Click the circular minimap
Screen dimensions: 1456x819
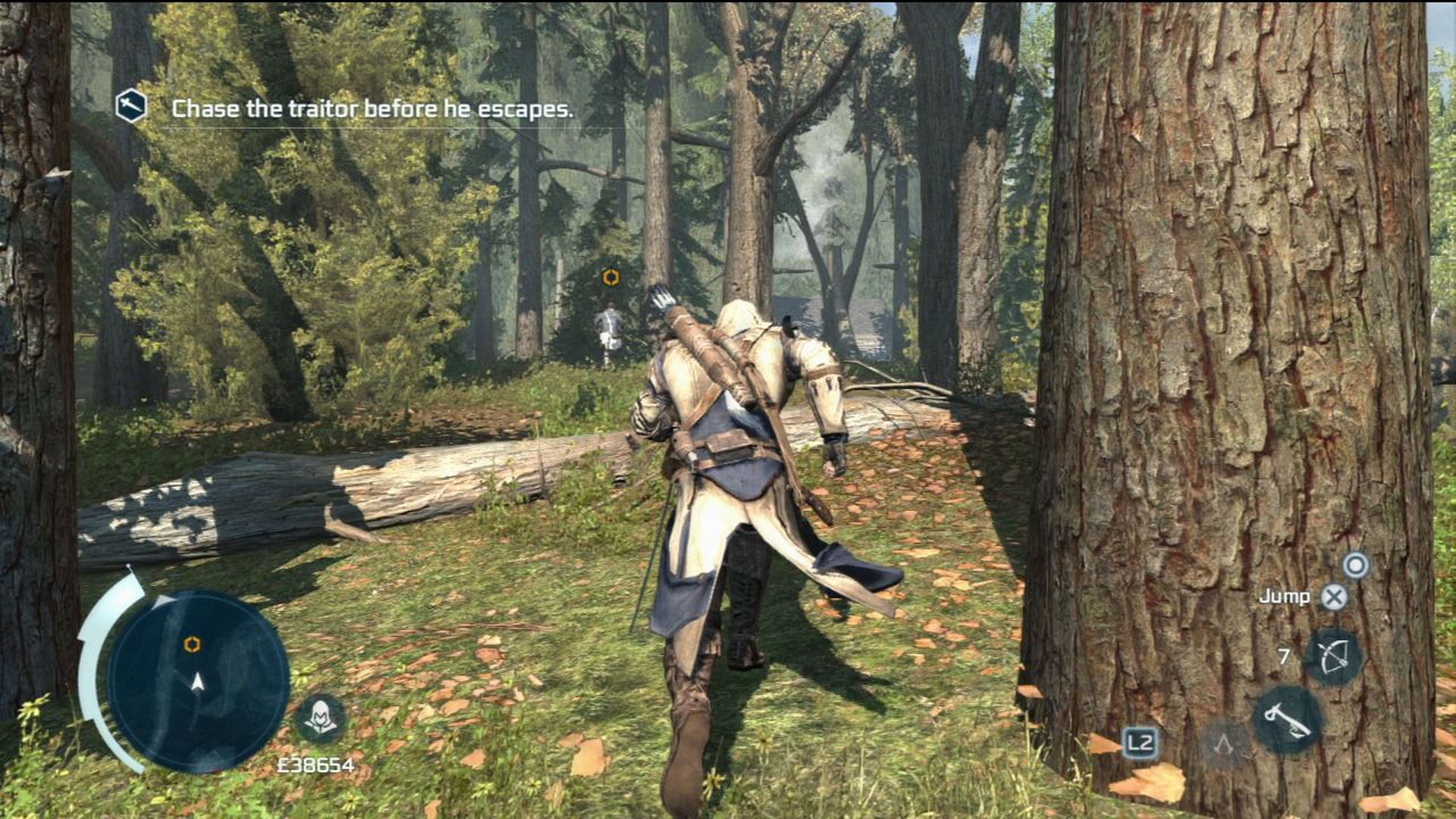point(197,680)
